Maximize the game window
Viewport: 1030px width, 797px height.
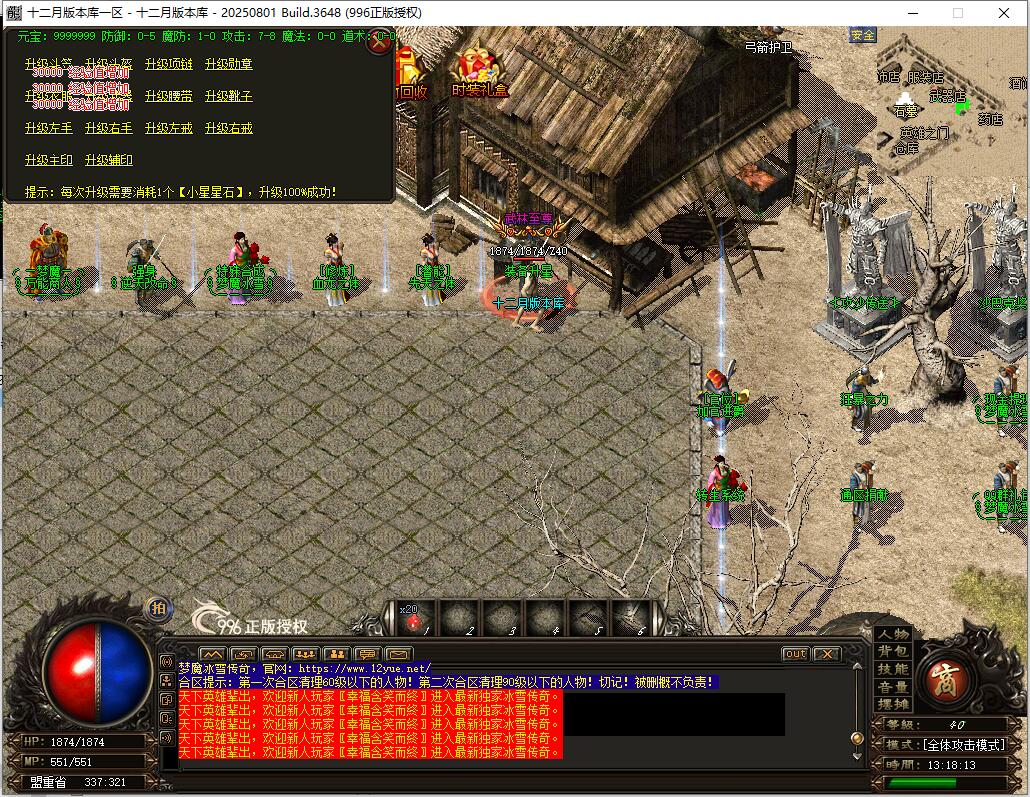(958, 13)
